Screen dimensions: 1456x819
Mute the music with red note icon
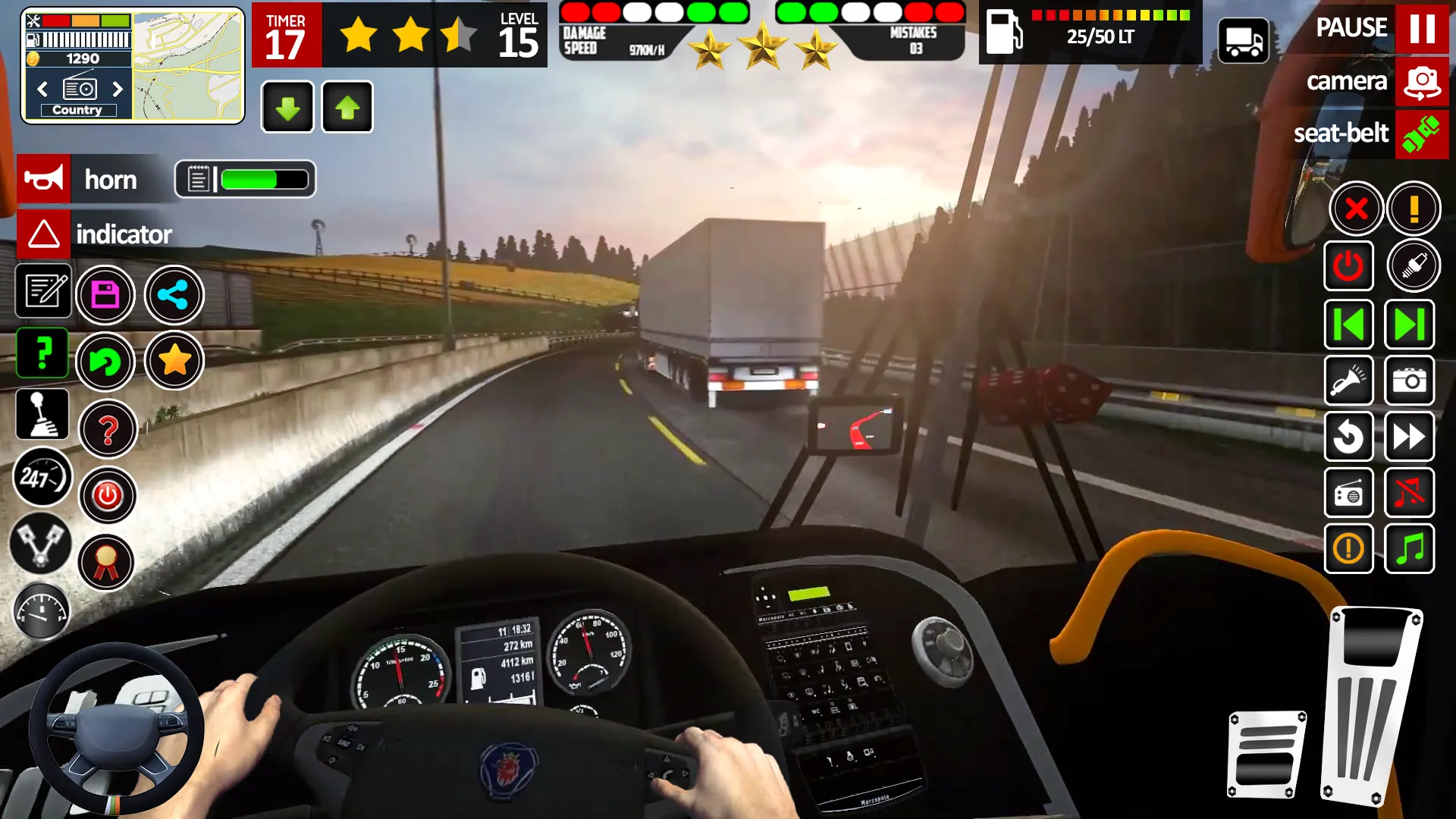pos(1409,493)
